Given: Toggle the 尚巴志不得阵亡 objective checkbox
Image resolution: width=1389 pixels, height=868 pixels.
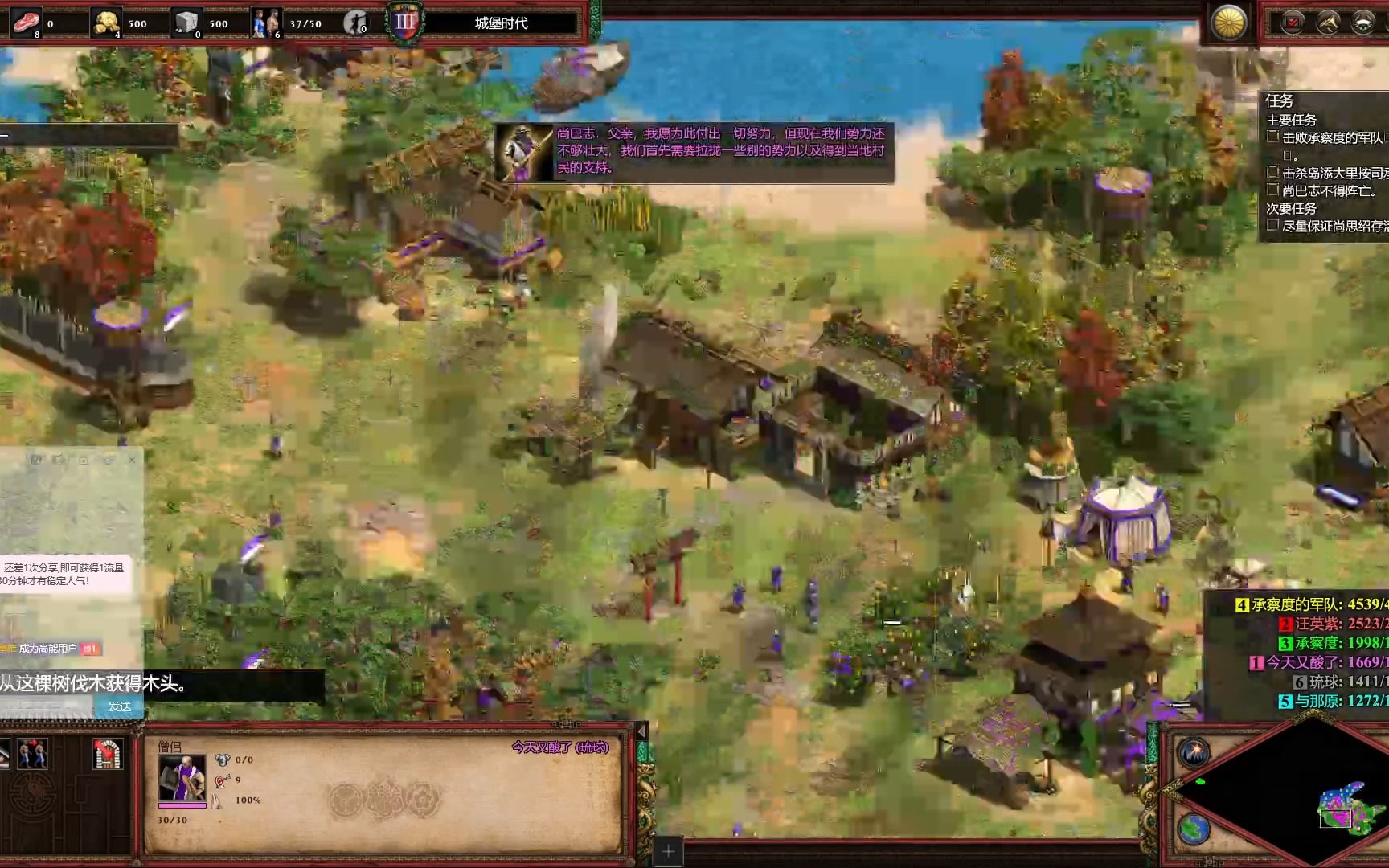Looking at the screenshot, I should click(x=1272, y=190).
